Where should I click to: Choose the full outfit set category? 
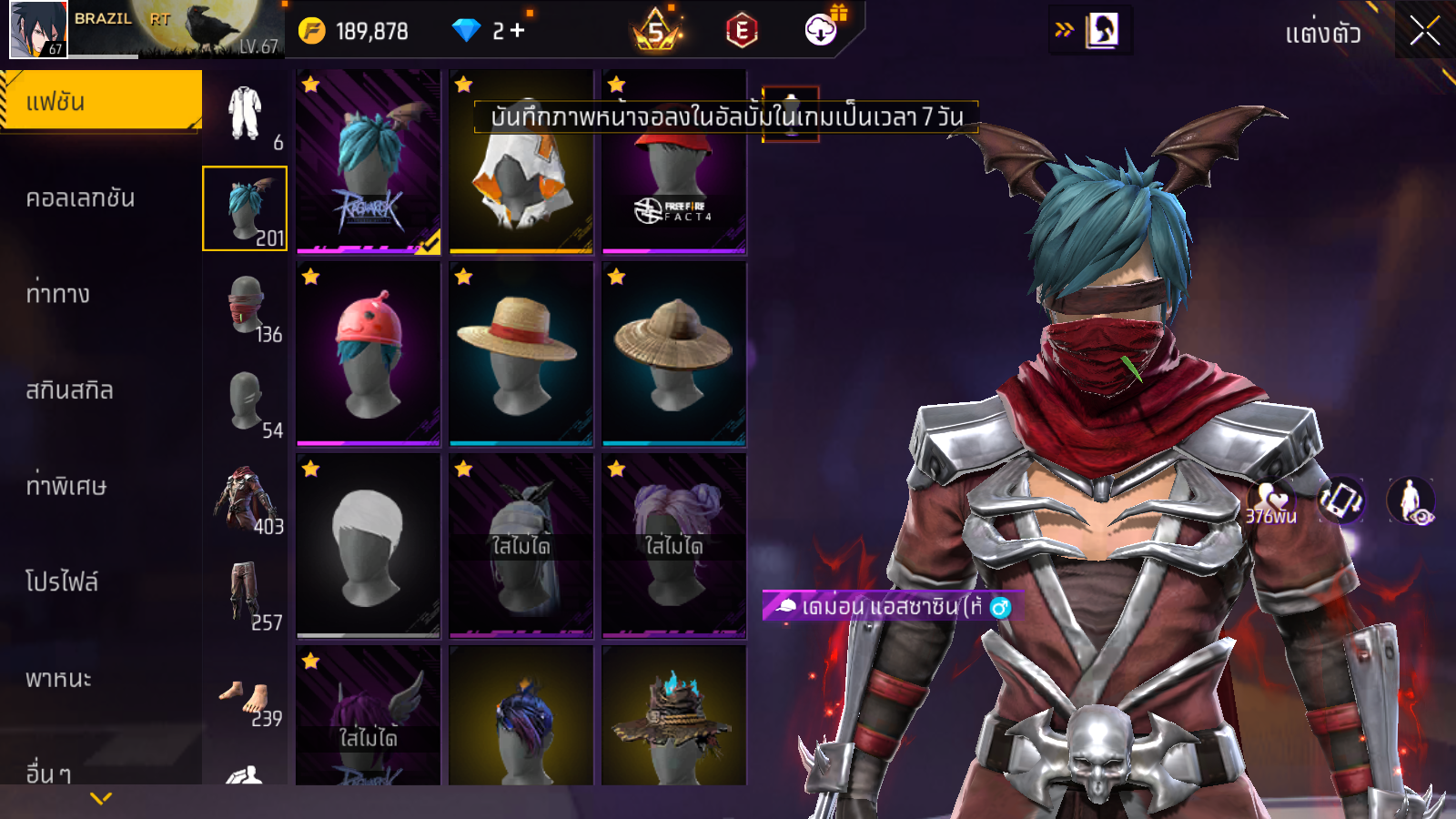[245, 113]
